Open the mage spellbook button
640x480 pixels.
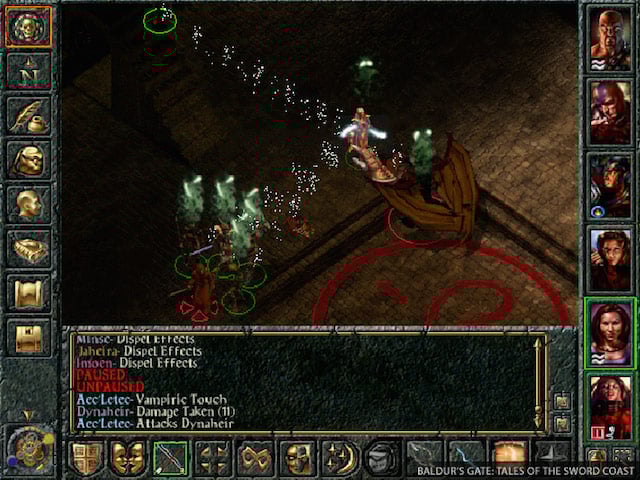pyautogui.click(x=29, y=248)
